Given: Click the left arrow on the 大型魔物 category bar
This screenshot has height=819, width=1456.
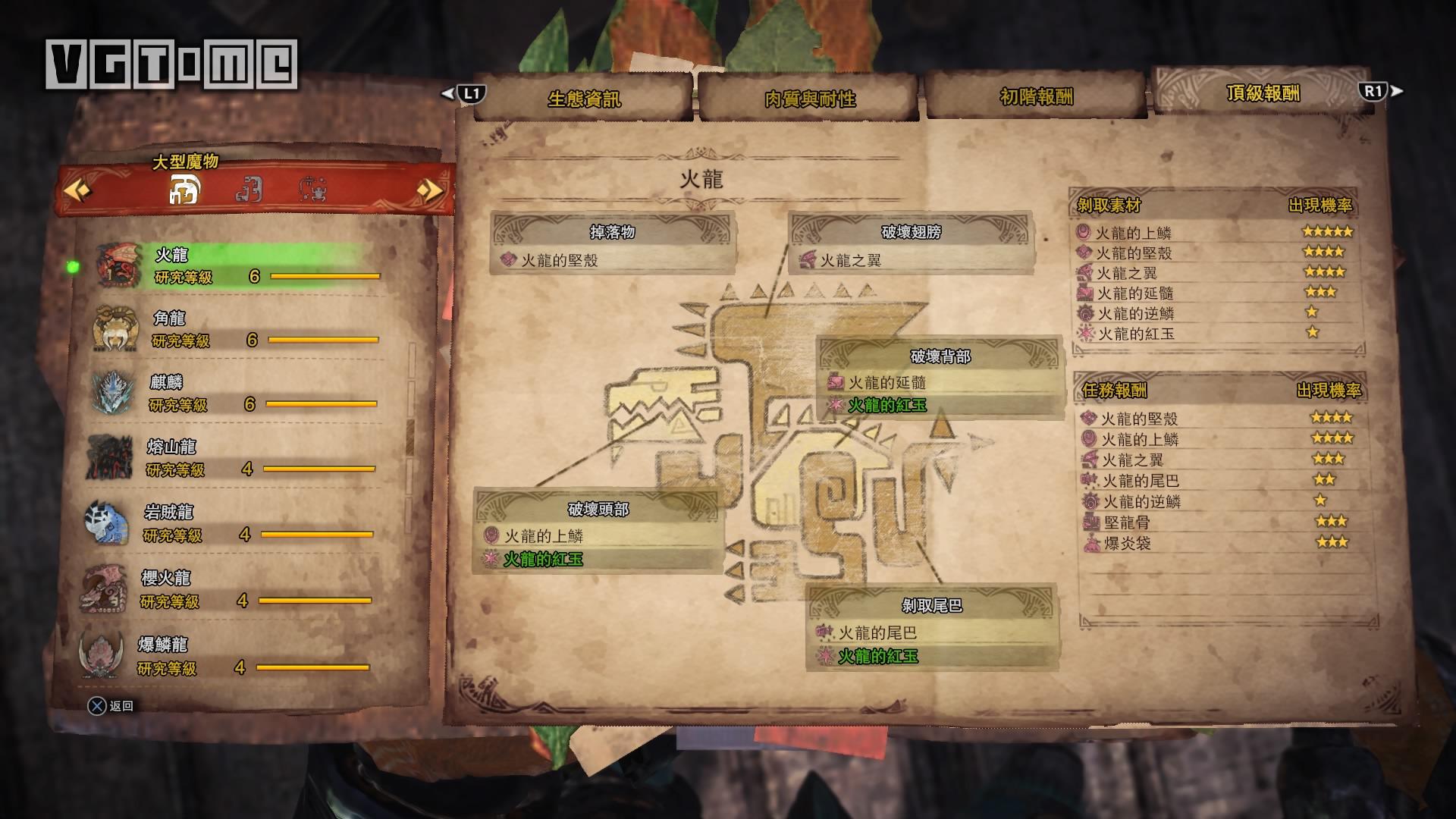Looking at the screenshot, I should [77, 189].
